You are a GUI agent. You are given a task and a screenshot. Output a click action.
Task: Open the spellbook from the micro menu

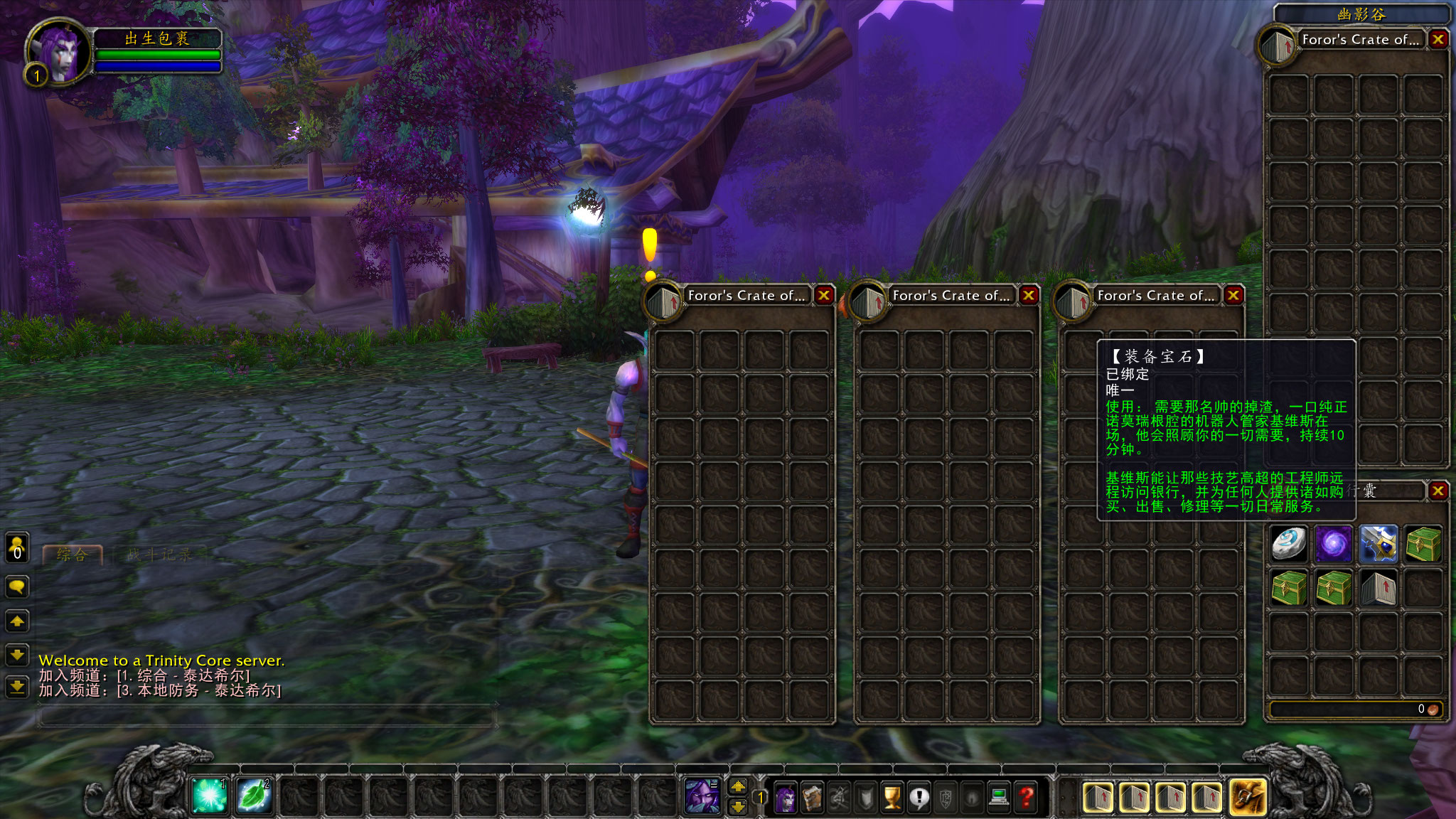click(813, 798)
